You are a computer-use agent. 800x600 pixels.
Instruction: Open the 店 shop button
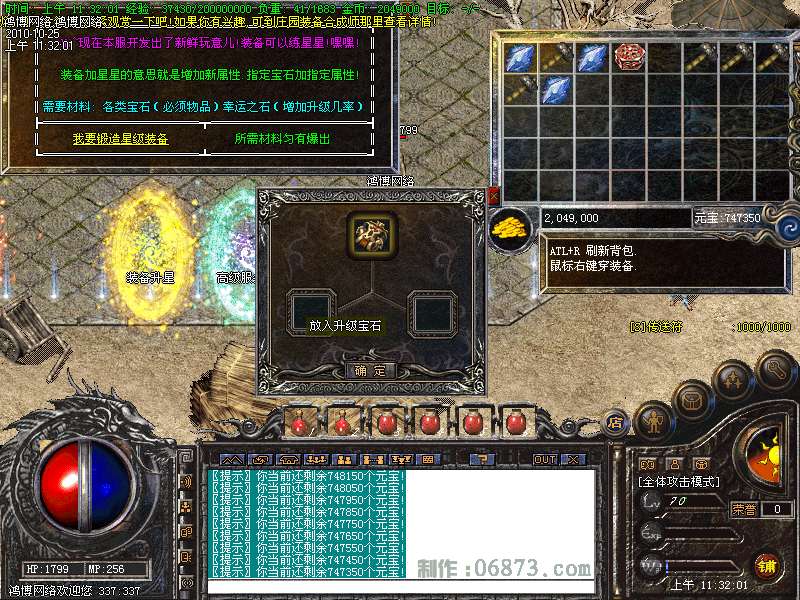(x=616, y=422)
